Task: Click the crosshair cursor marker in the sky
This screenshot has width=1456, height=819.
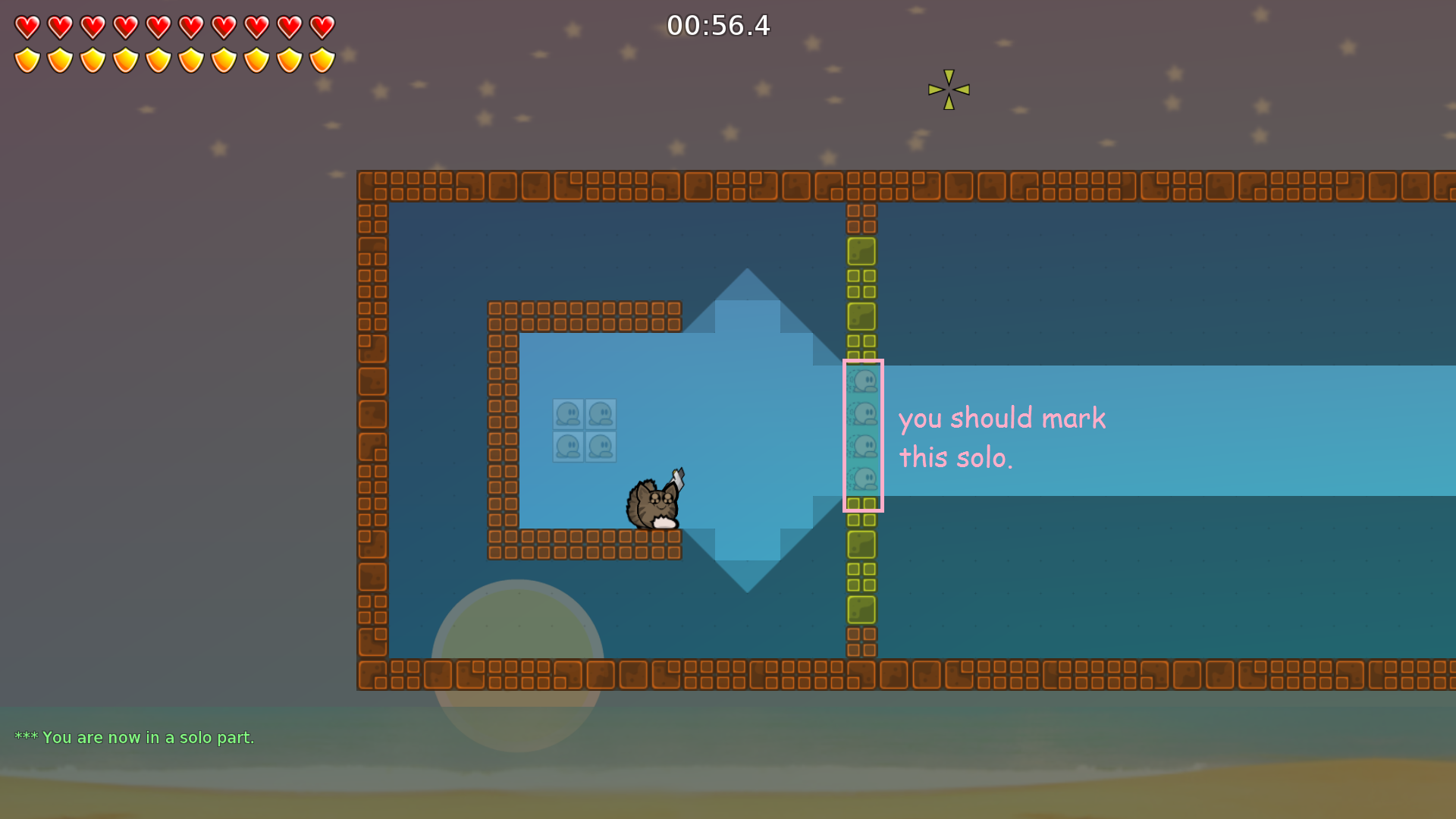Action: 948,89
